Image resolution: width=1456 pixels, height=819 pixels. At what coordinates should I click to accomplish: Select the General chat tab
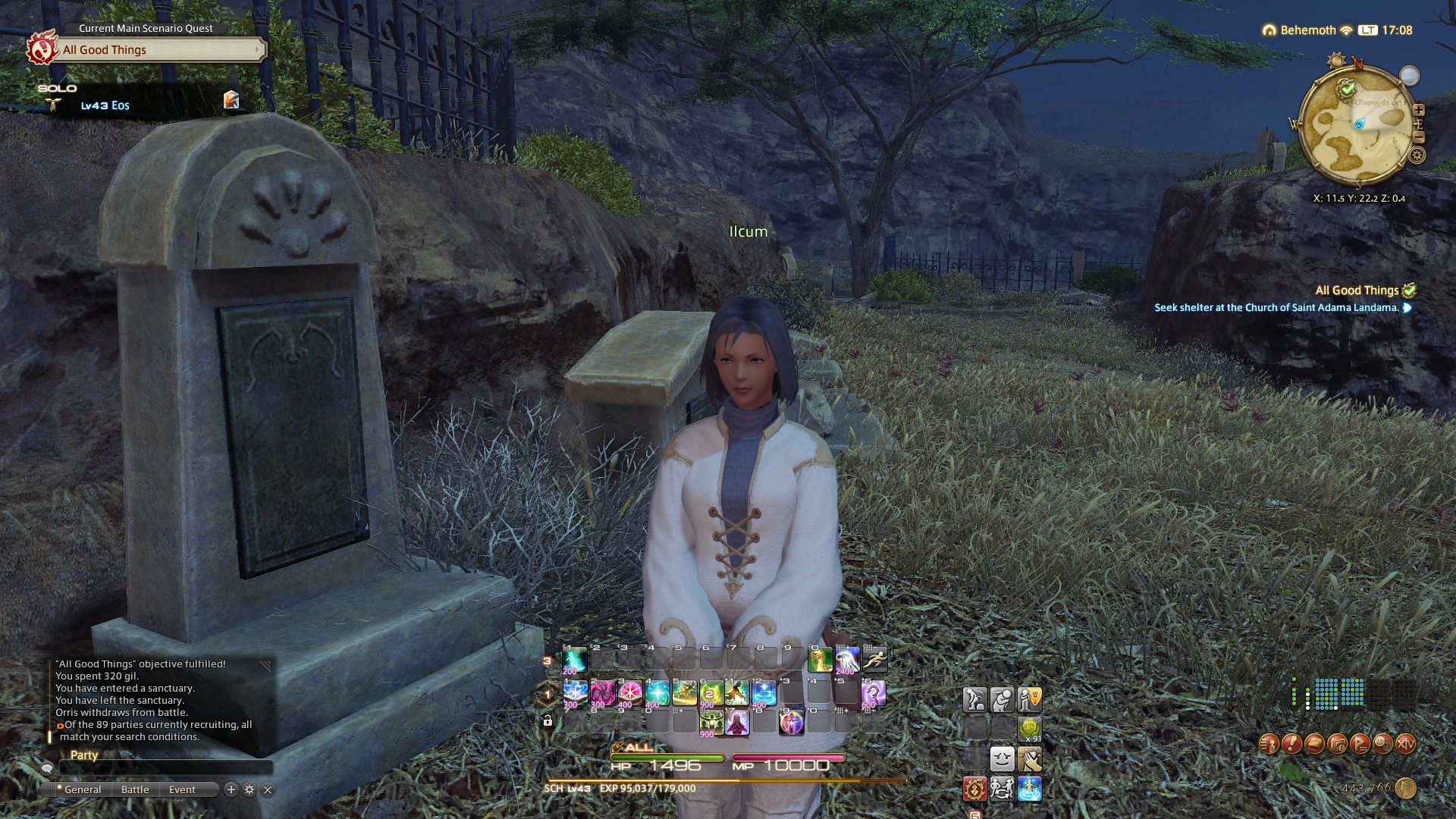click(82, 789)
